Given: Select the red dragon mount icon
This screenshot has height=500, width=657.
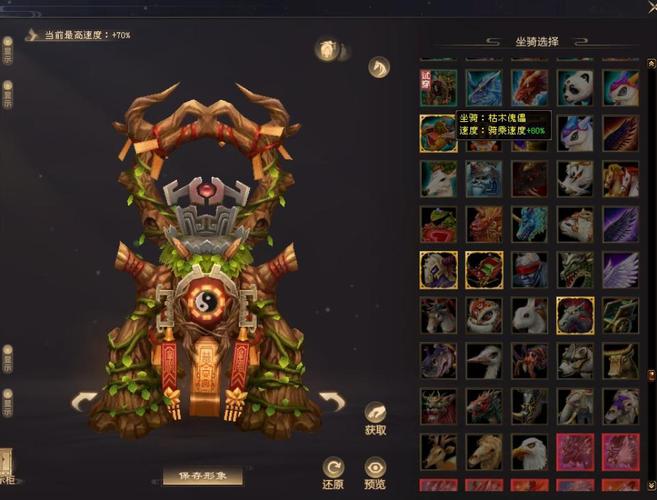Looking at the screenshot, I should click(530, 87).
